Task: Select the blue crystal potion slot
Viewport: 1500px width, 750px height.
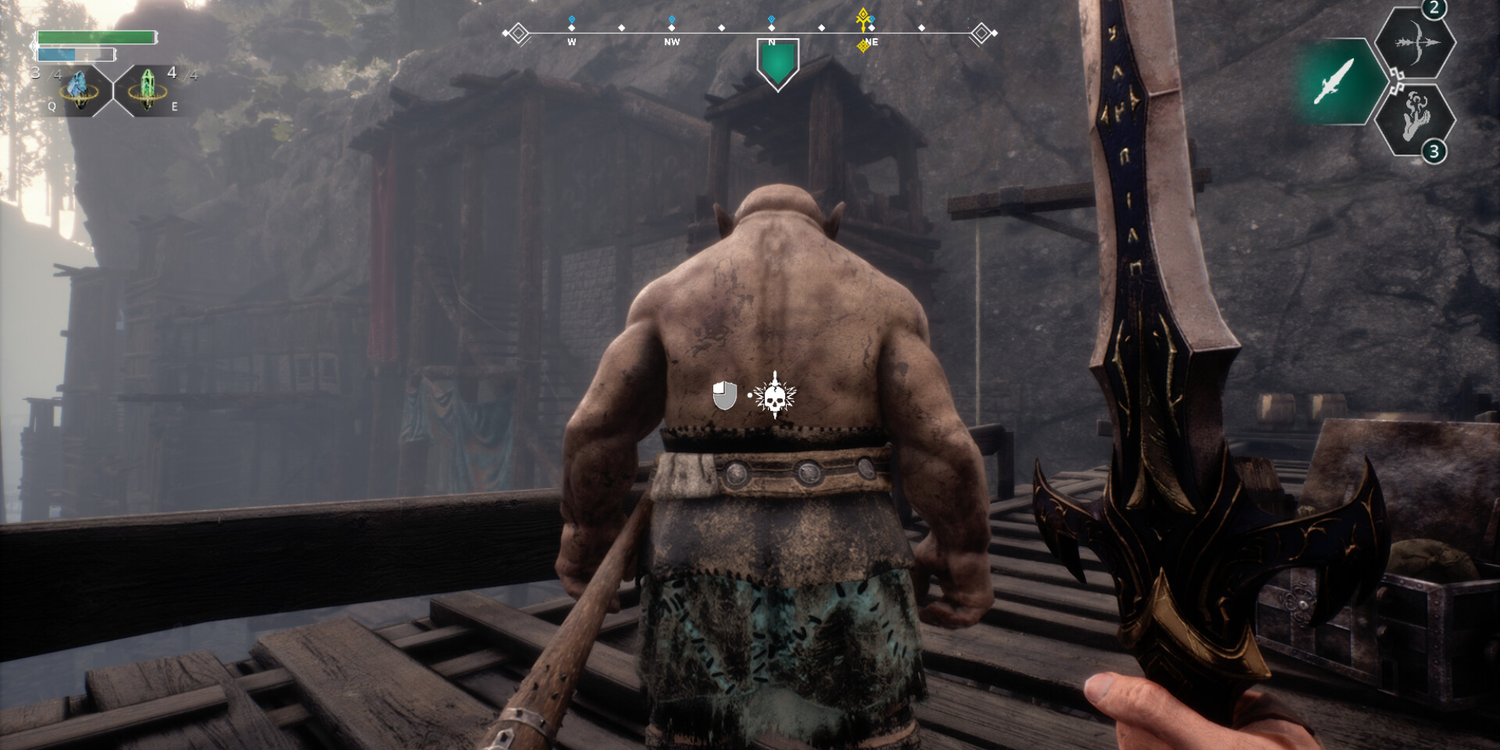Action: 78,91
